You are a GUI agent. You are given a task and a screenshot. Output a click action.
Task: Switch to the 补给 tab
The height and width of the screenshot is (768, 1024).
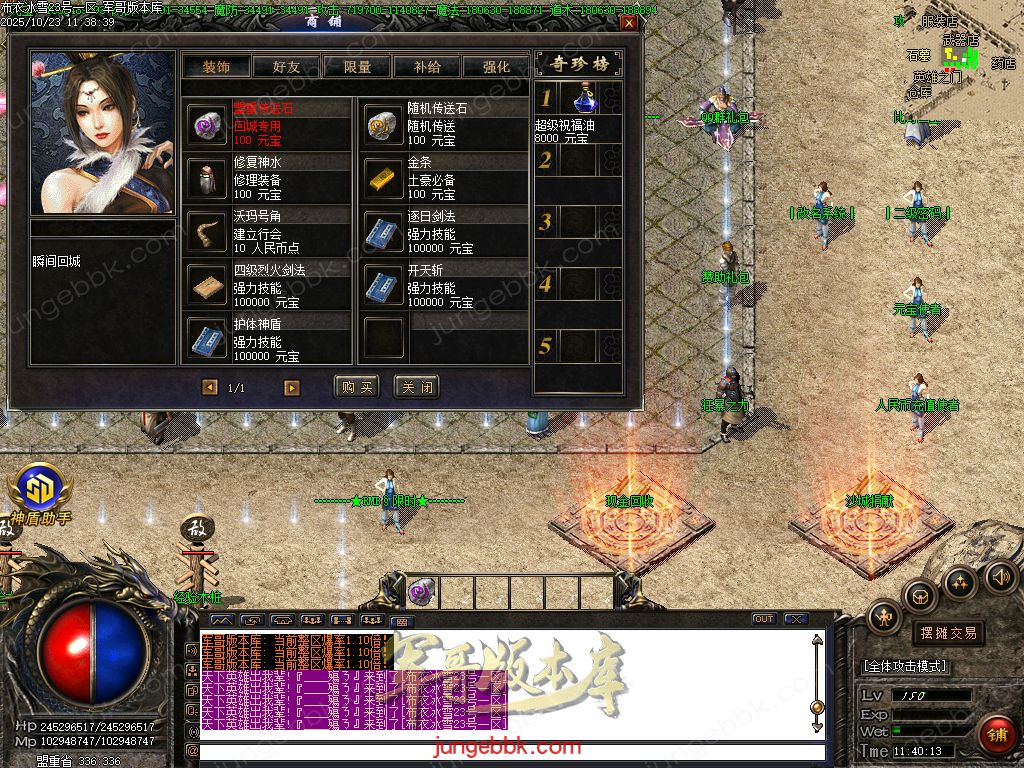click(x=426, y=67)
